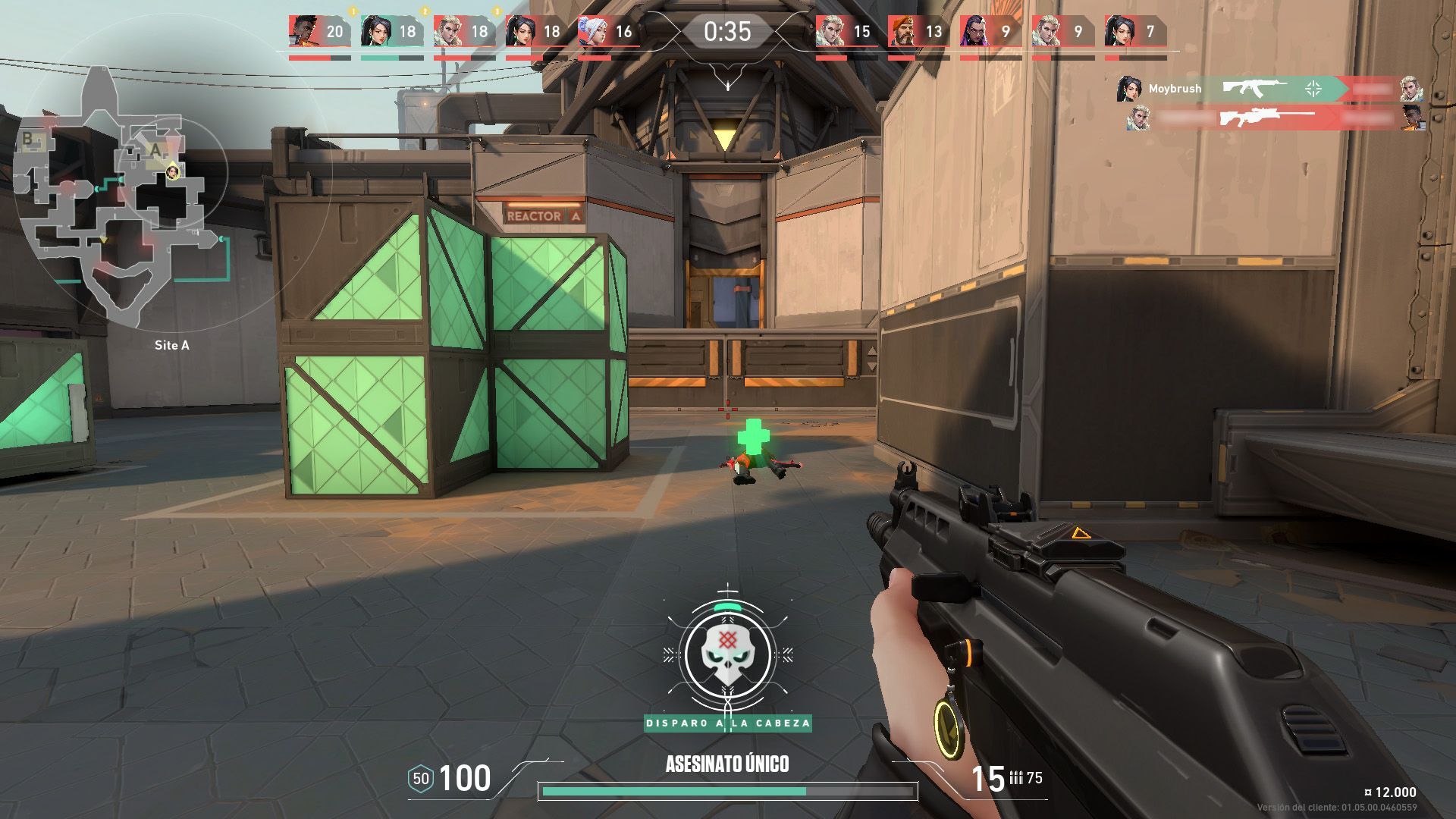Click the hexagonal shield armor icon showing 50

(x=422, y=777)
